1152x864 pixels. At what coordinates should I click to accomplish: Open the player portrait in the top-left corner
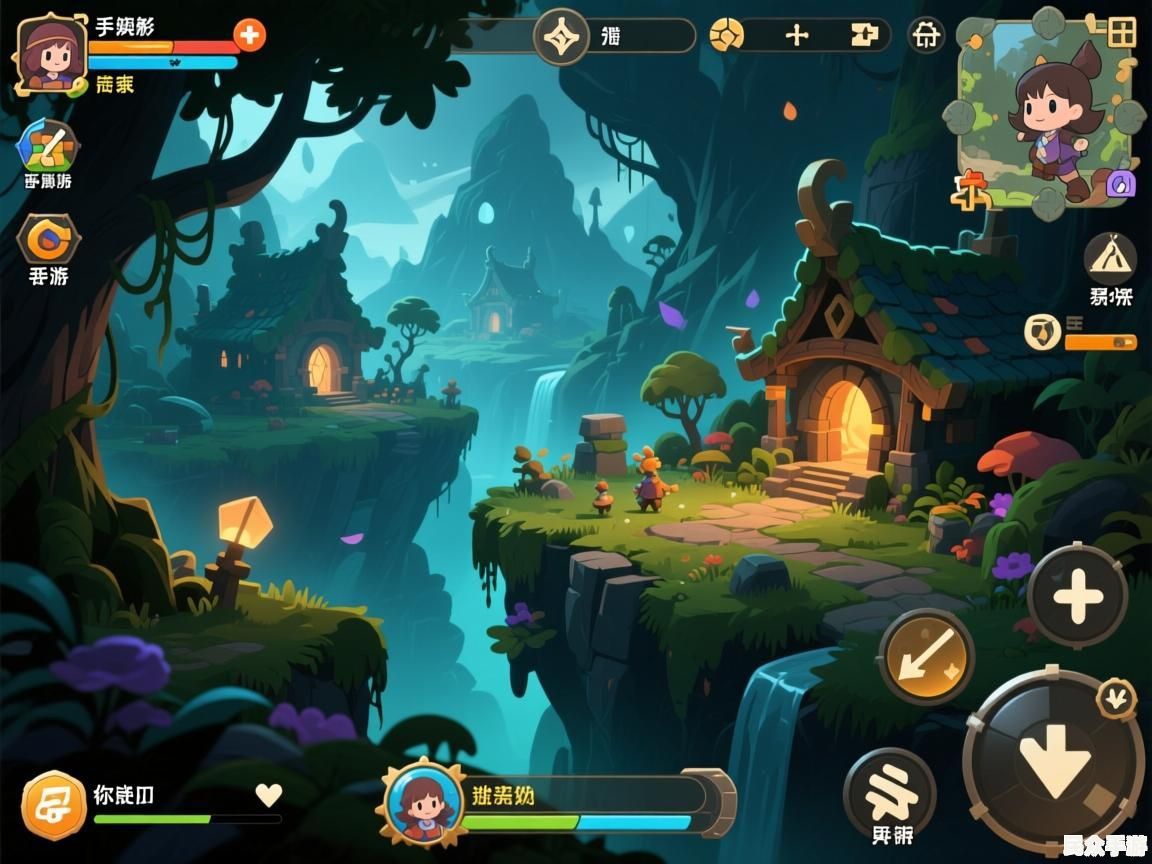point(51,54)
